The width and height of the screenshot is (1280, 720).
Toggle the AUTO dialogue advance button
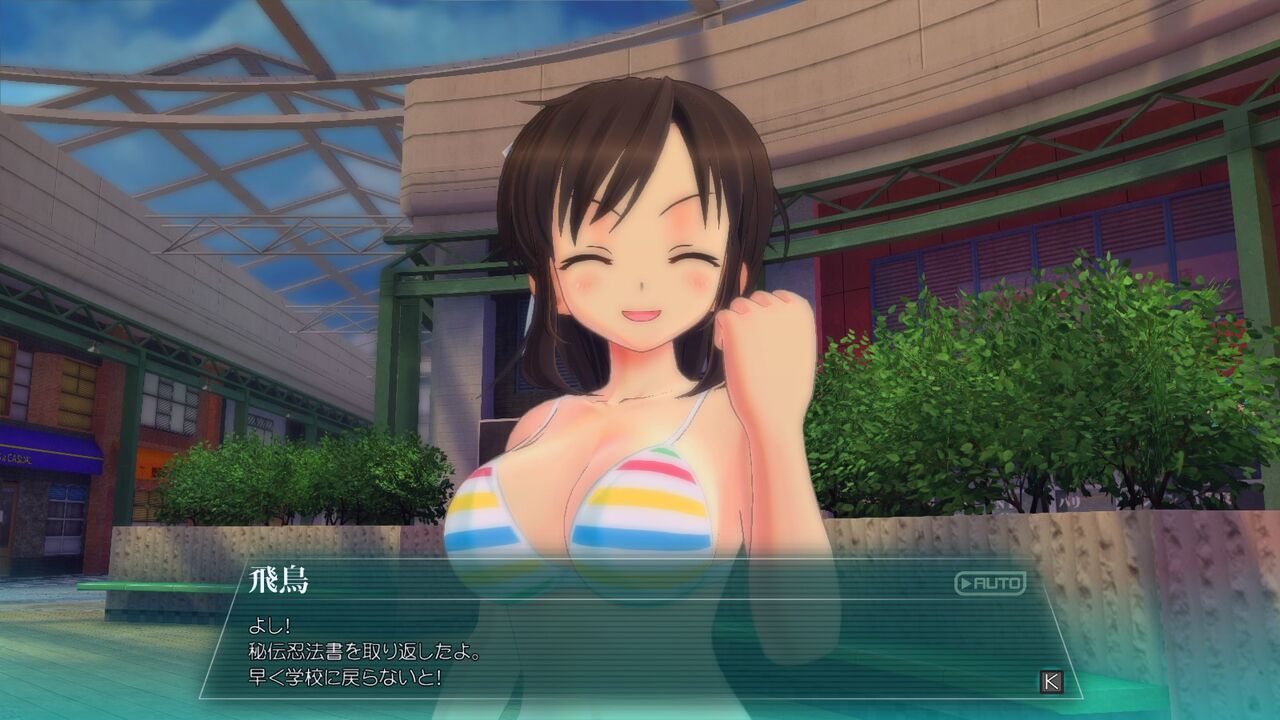click(989, 583)
